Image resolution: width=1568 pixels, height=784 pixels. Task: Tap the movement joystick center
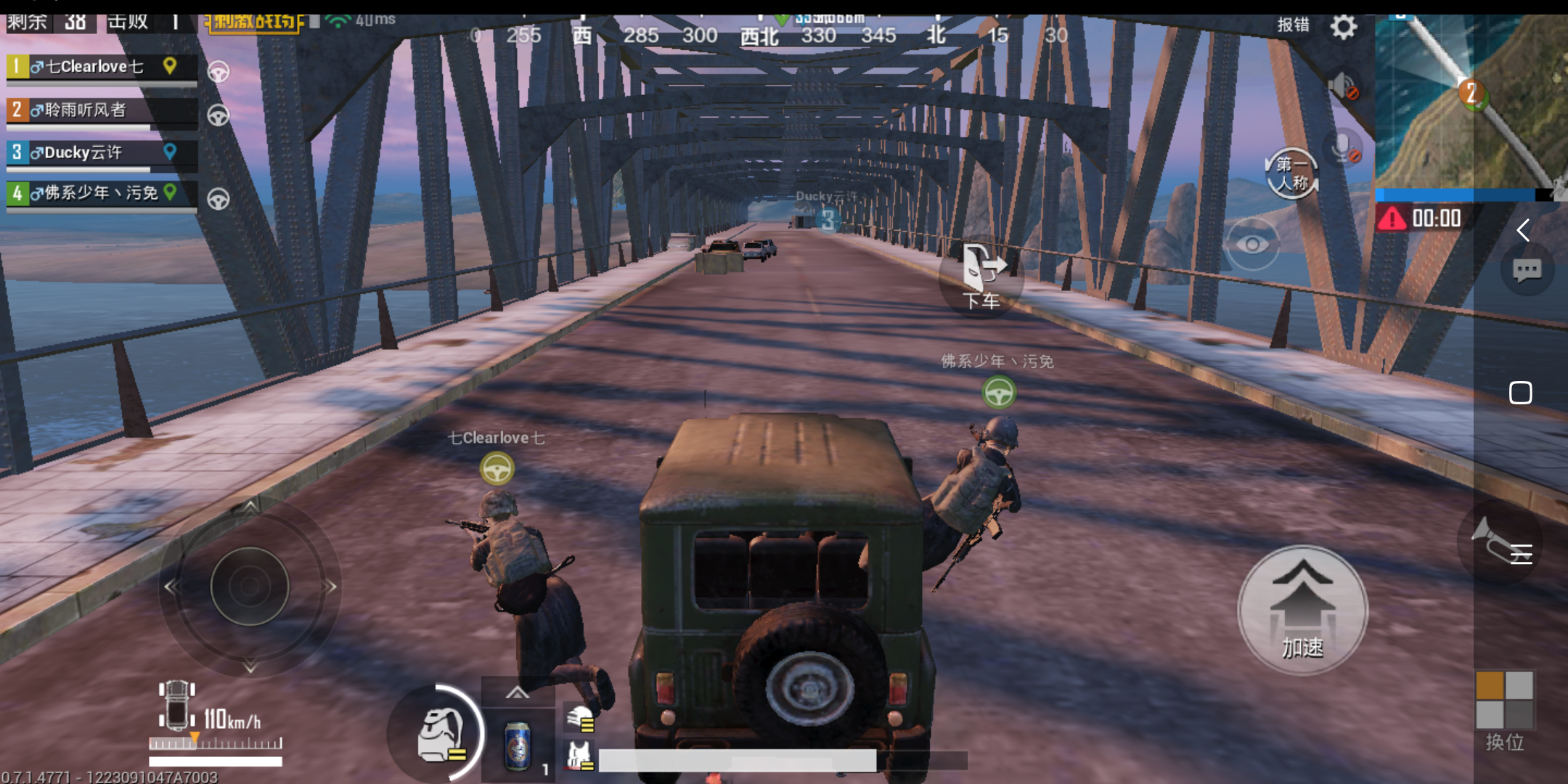[x=250, y=587]
